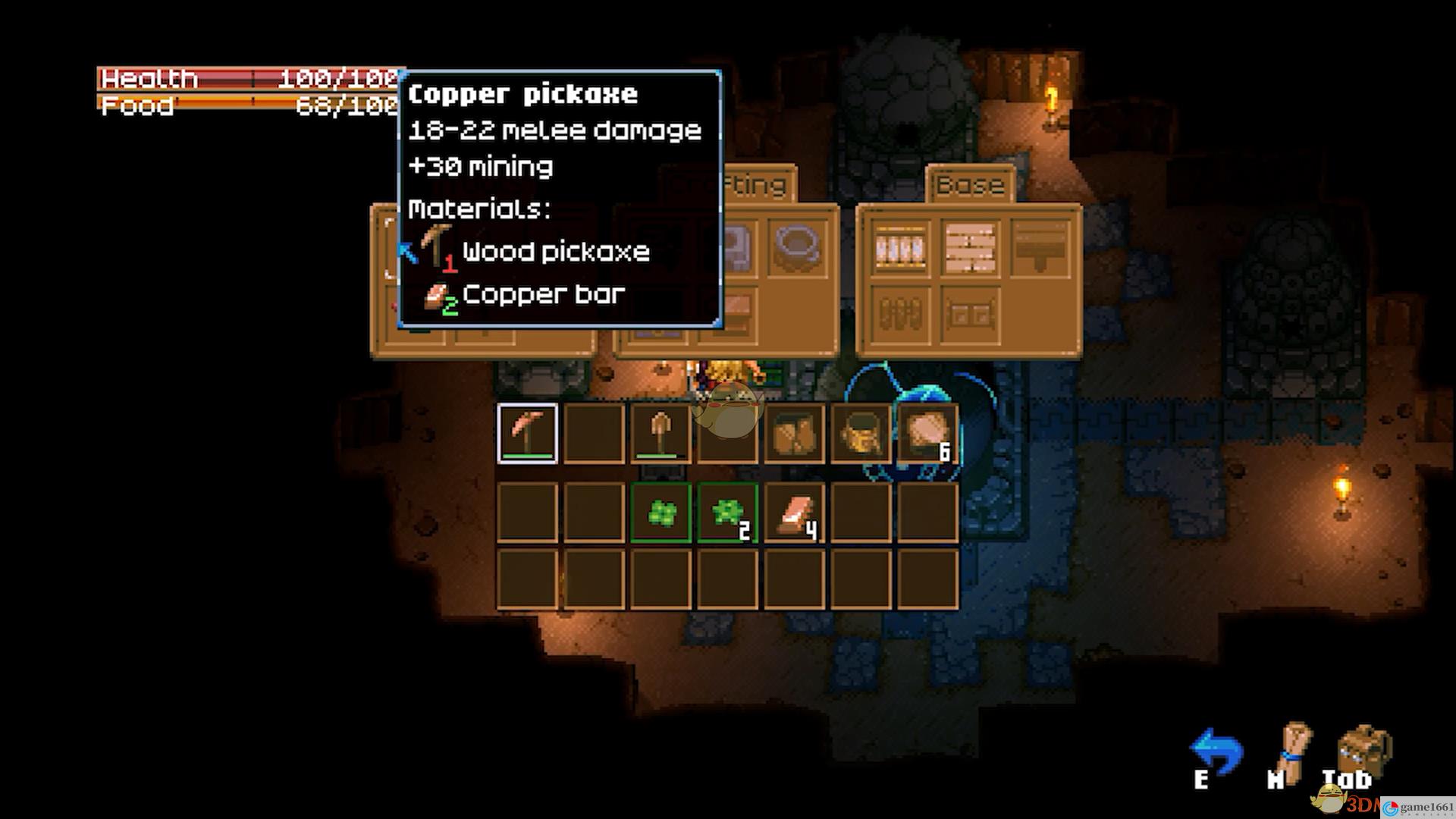1456x819 pixels.
Task: Craft the fence recipe in the Base panel
Action: [901, 246]
